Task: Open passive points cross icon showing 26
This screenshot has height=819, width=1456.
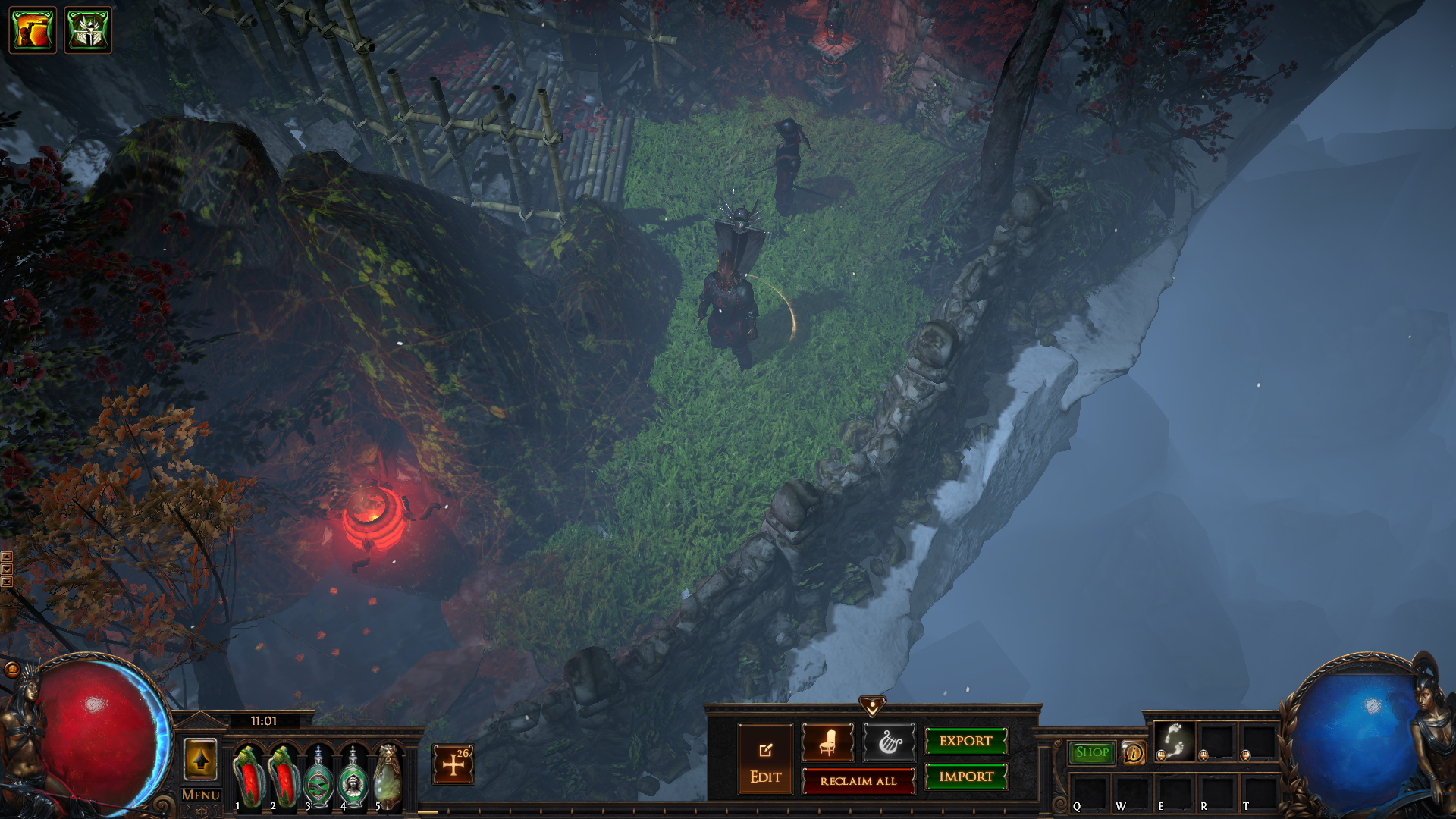Action: coord(453,764)
